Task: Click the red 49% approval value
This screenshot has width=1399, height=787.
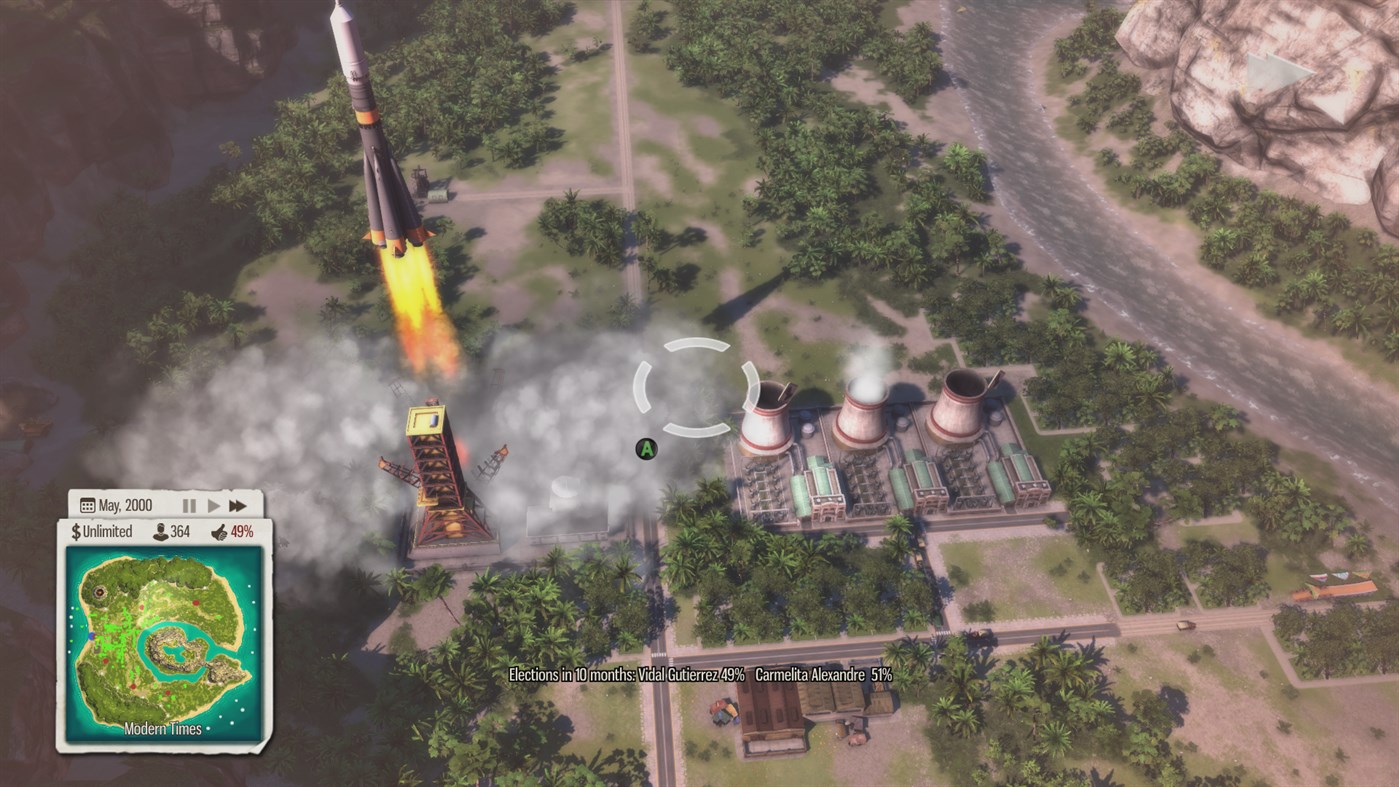Action: point(243,531)
